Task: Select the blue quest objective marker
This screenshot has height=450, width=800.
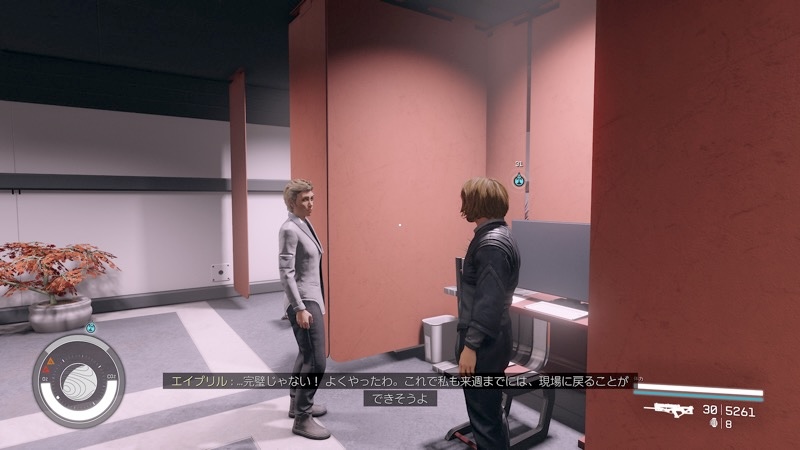Action: click(x=519, y=181)
